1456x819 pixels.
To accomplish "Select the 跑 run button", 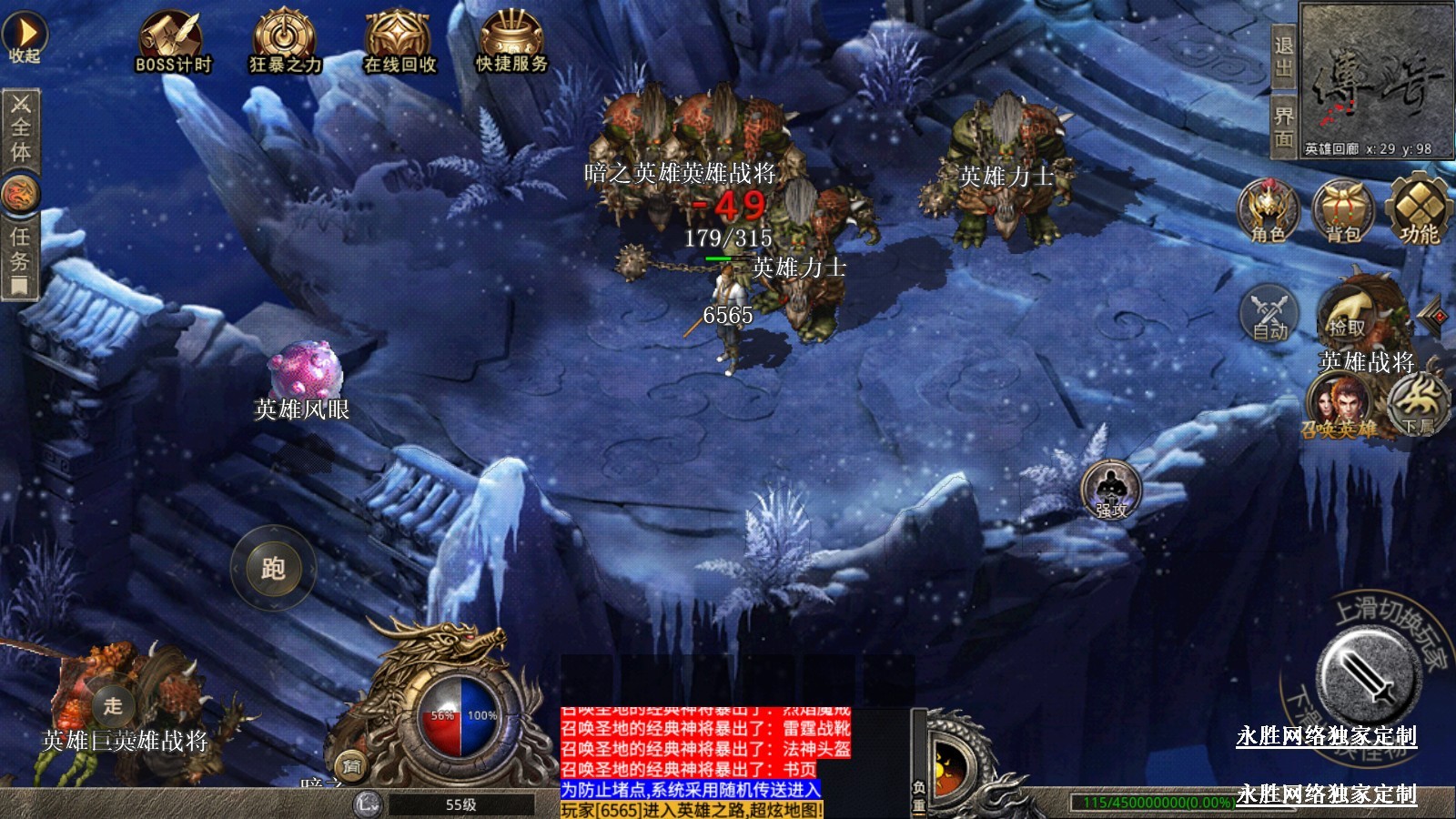I will pyautogui.click(x=273, y=569).
